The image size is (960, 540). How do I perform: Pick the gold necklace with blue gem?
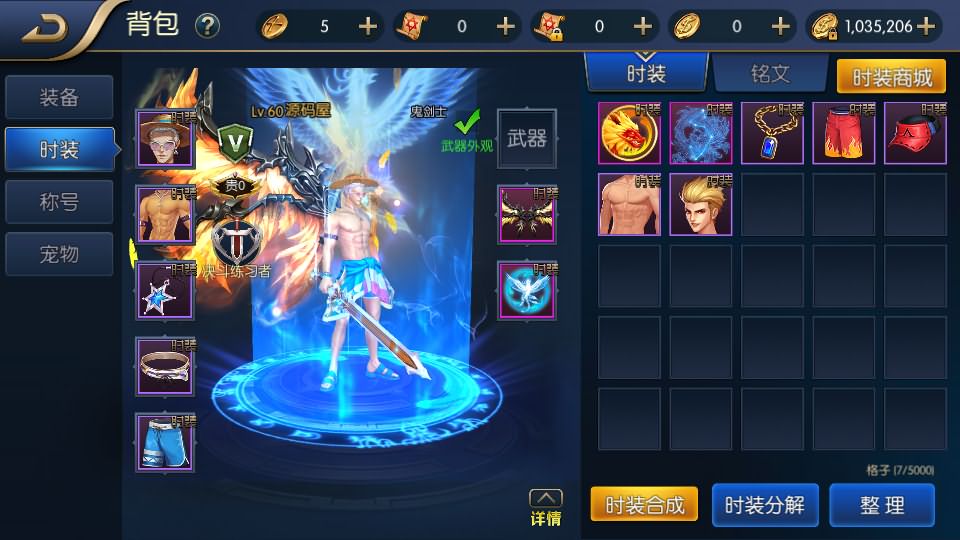(x=772, y=134)
